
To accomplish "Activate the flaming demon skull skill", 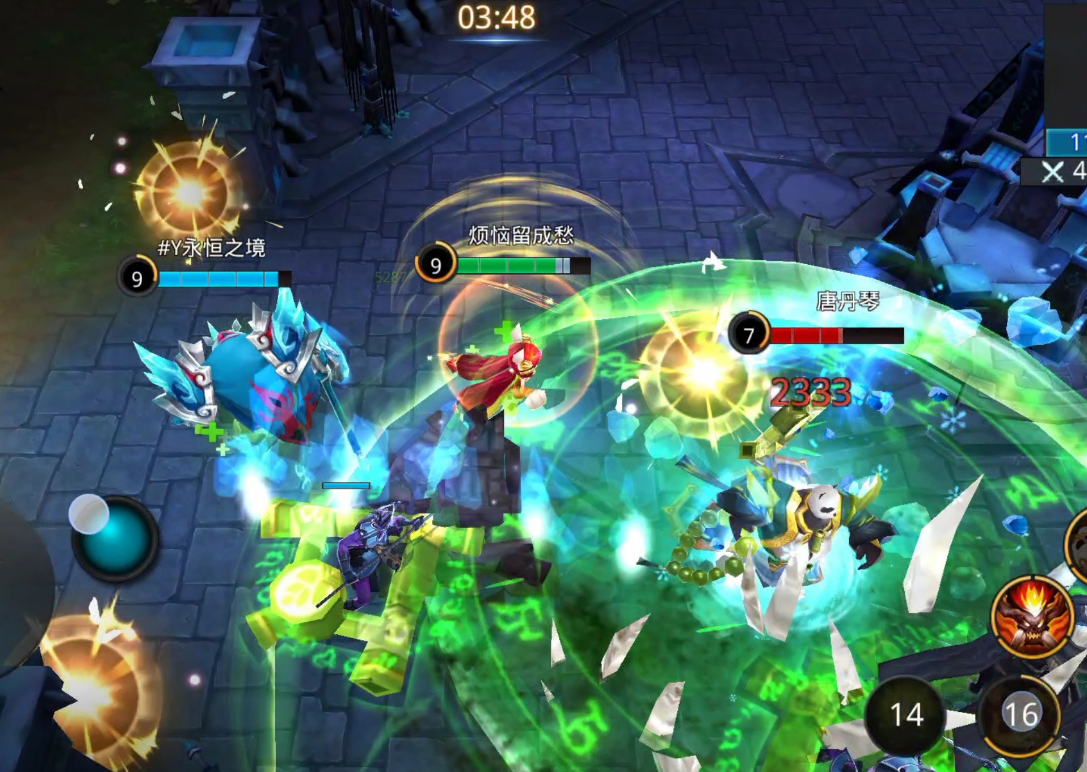I will click(x=1032, y=617).
